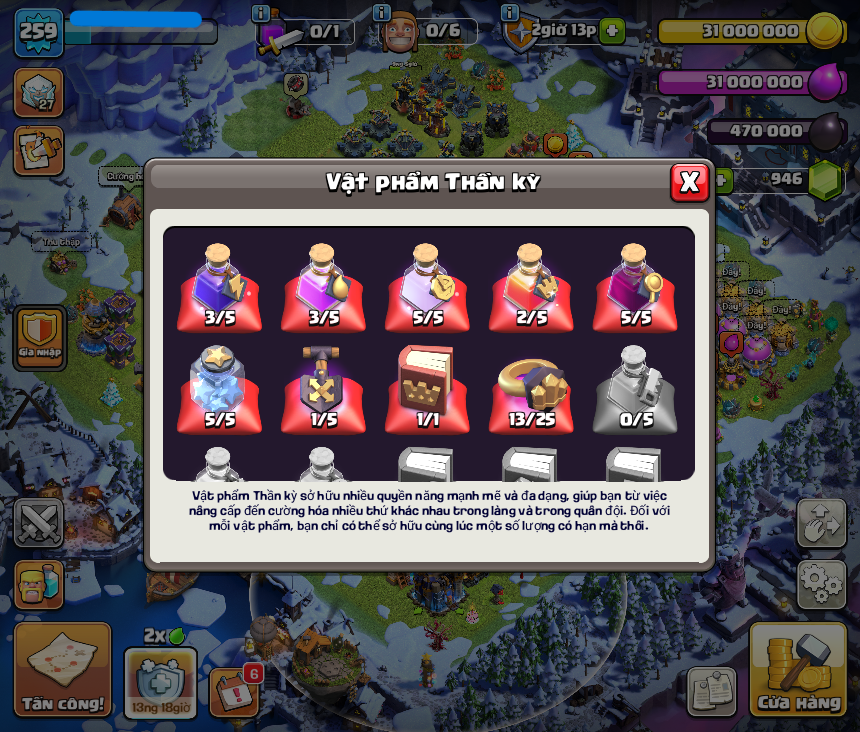Choose the purple potion with elixir drop
Viewport: 860px width, 732px height.
(x=323, y=287)
